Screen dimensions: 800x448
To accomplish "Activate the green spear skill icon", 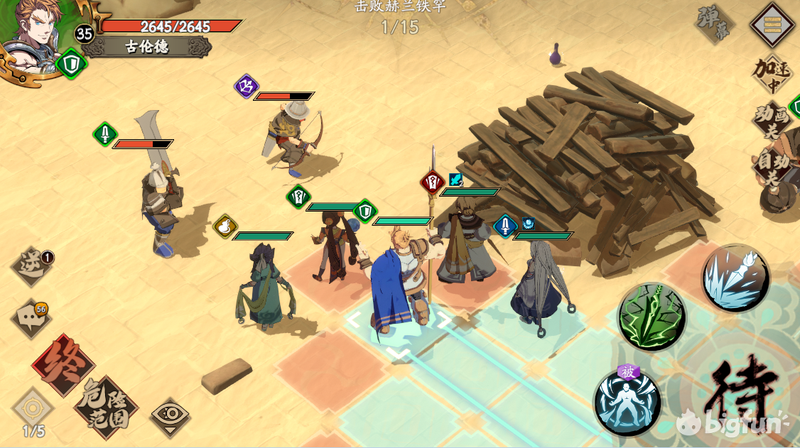I will click(x=652, y=317).
